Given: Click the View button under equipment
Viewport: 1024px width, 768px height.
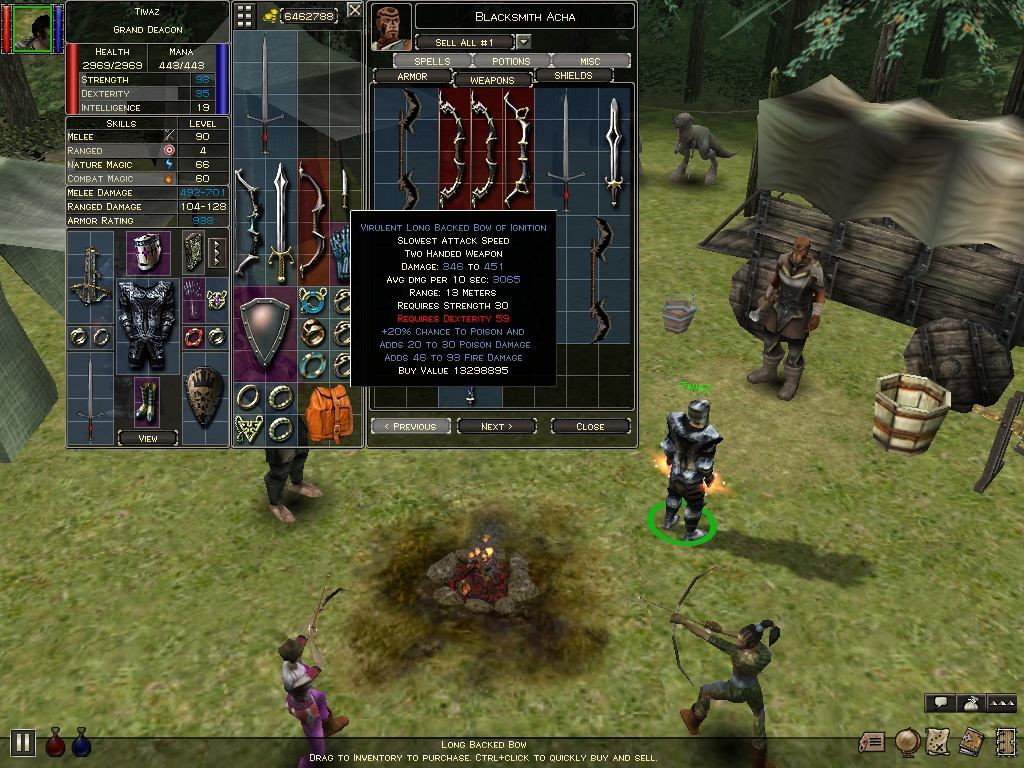Looking at the screenshot, I should tap(147, 438).
